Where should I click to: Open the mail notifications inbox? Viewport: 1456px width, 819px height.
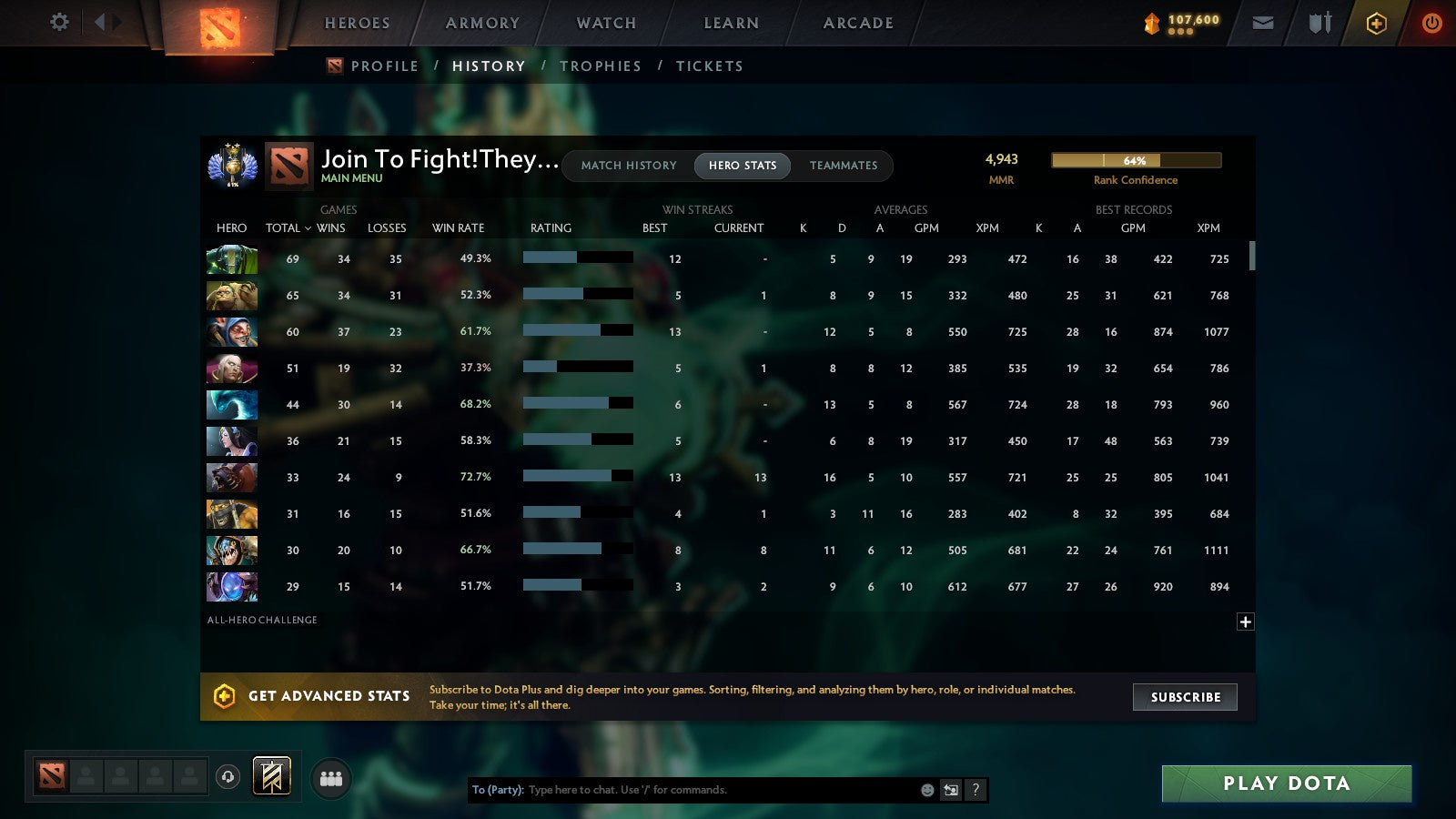pos(1263,23)
